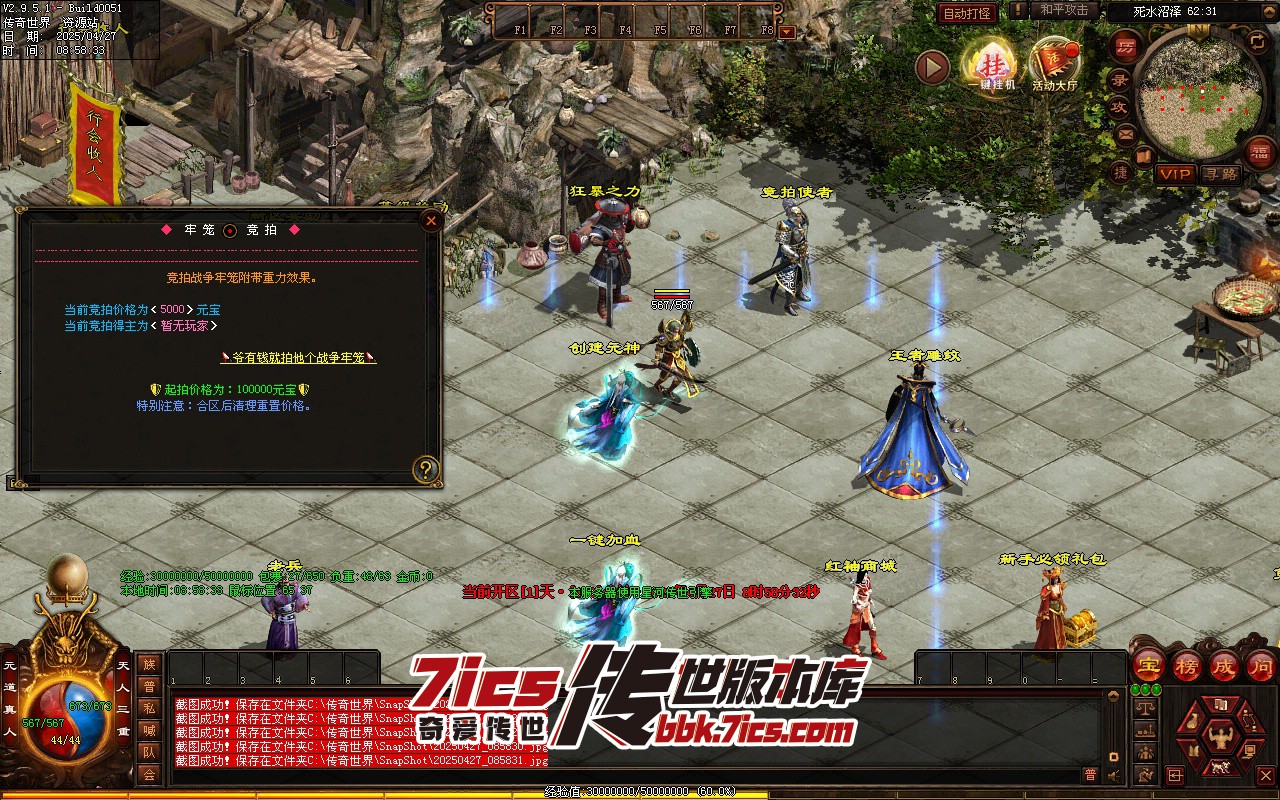Activate 寻路 pathfinding button

click(1220, 174)
